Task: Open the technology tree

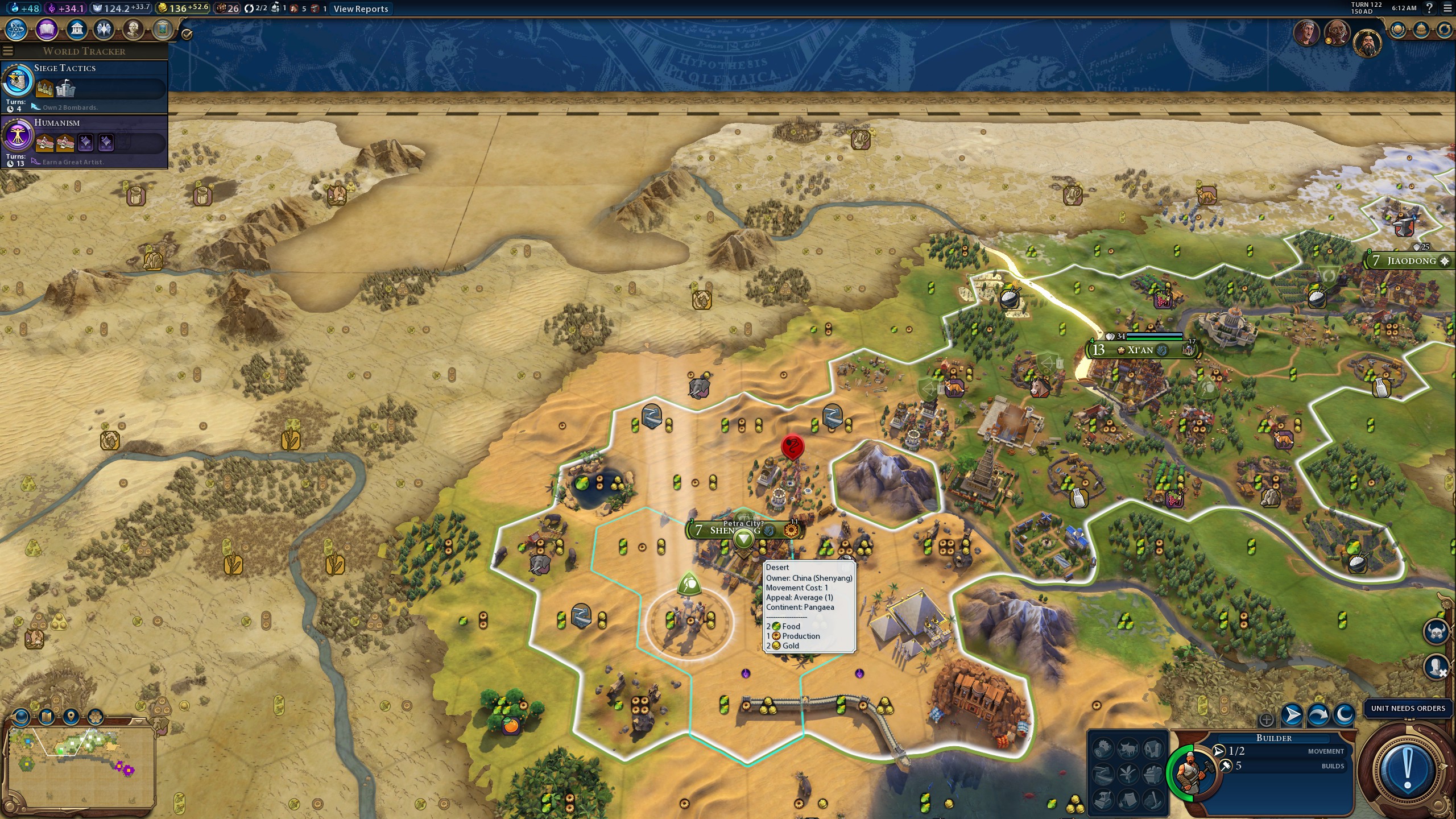Action: (16, 30)
